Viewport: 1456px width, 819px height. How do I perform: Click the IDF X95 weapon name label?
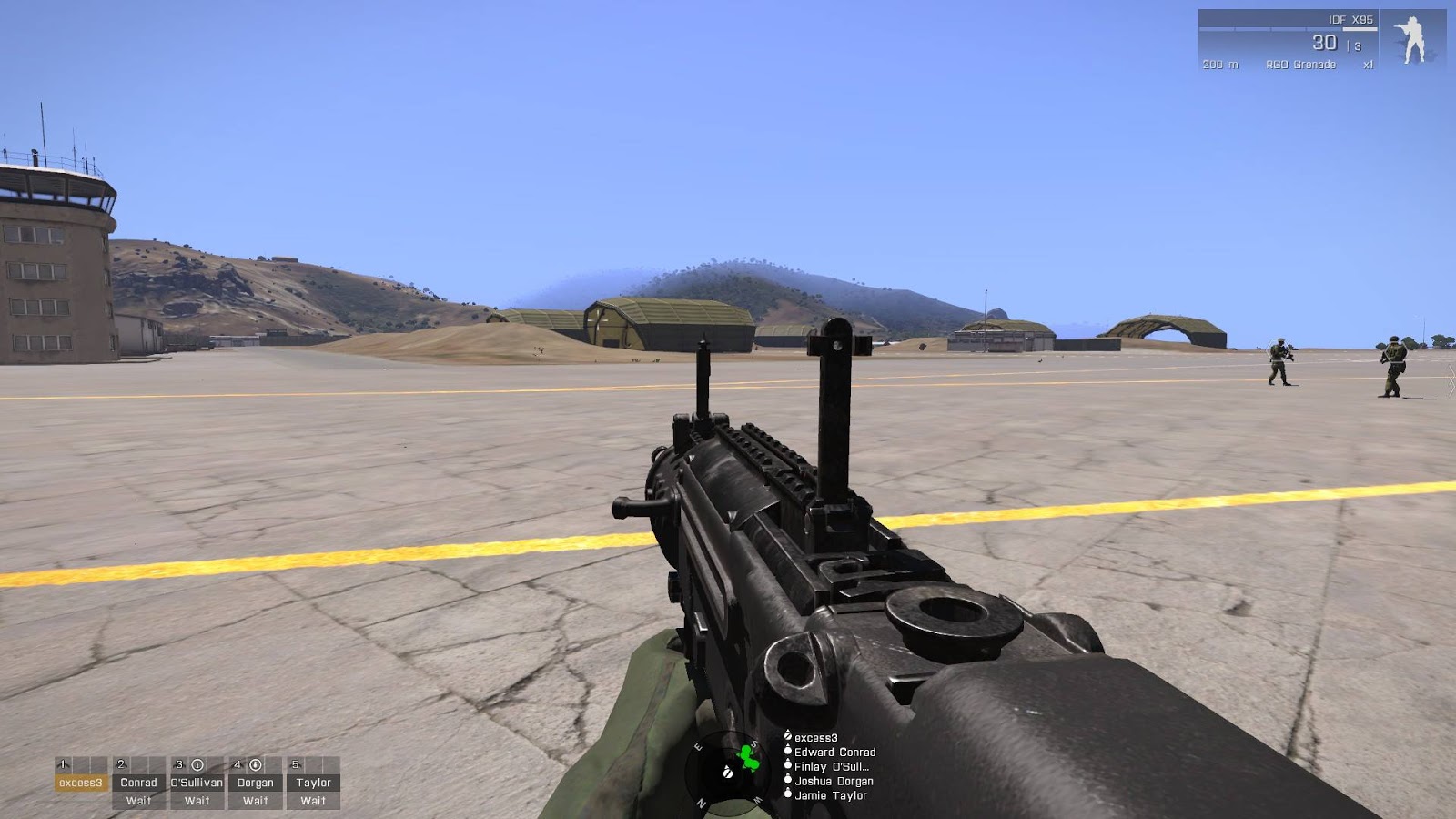tap(1350, 20)
